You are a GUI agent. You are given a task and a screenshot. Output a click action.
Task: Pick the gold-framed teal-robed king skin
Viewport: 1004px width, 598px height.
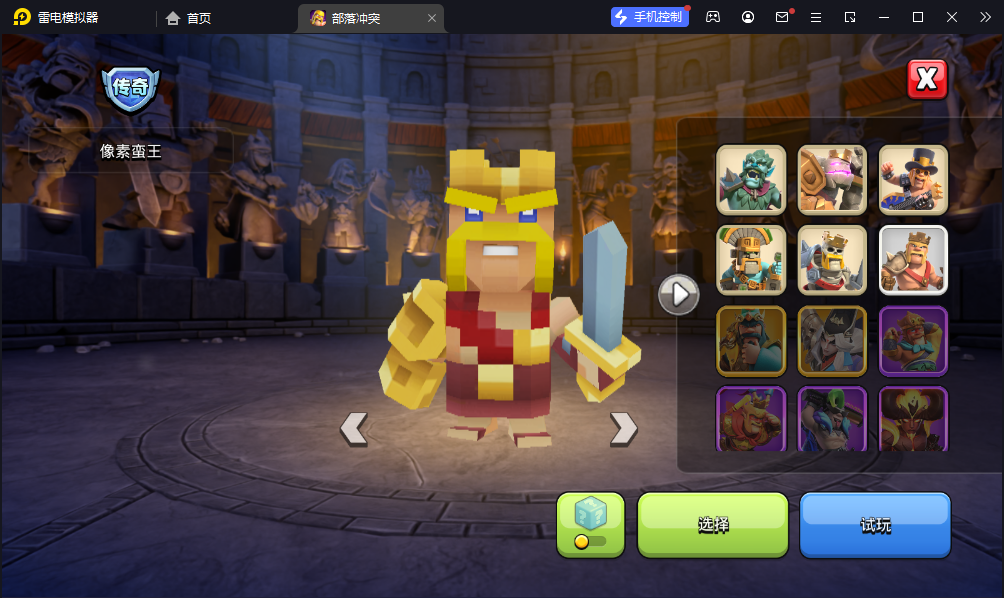(x=751, y=341)
